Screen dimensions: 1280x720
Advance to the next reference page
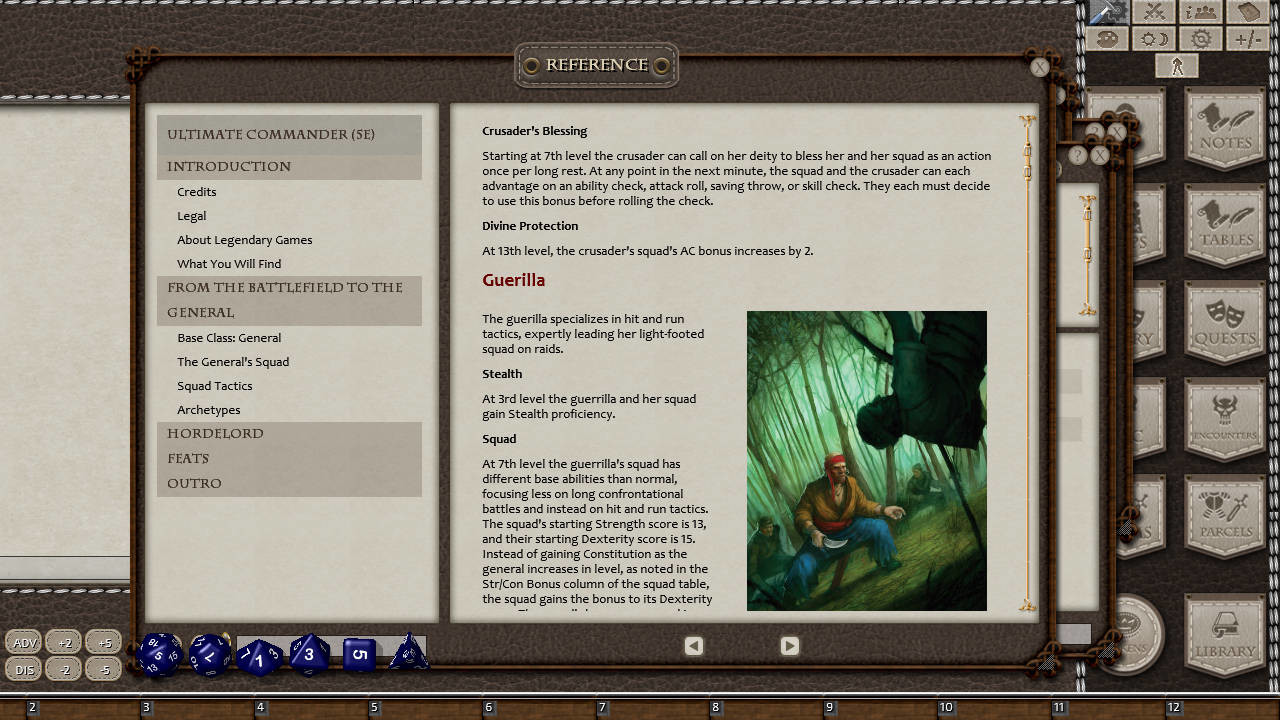[x=789, y=646]
